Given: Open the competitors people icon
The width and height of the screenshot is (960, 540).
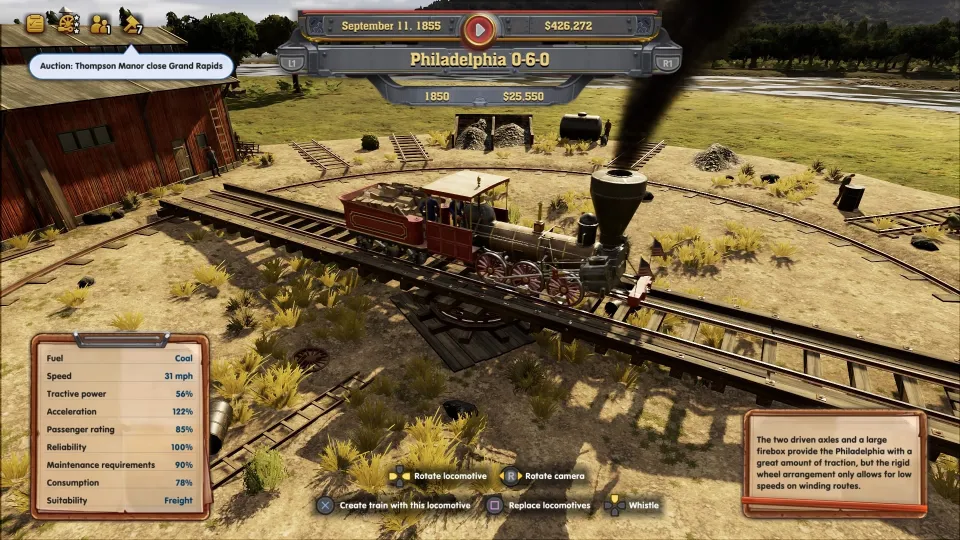Looking at the screenshot, I should tap(100, 23).
